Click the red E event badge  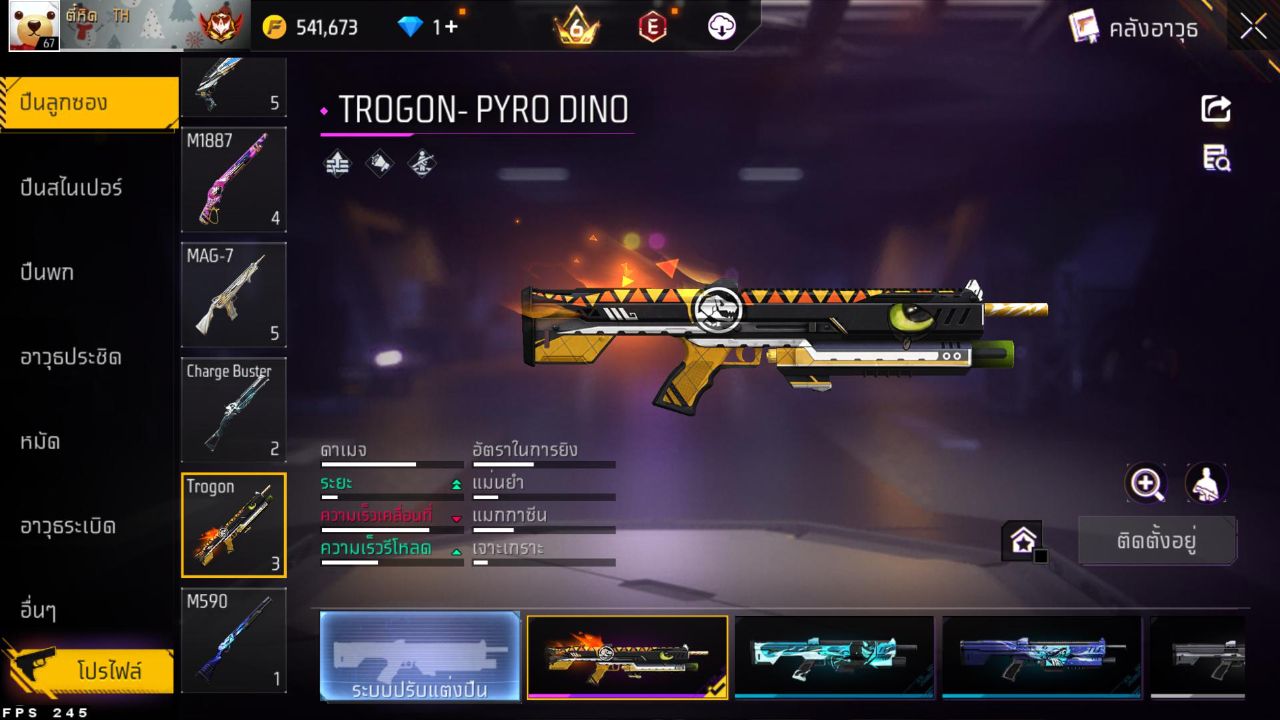click(651, 26)
